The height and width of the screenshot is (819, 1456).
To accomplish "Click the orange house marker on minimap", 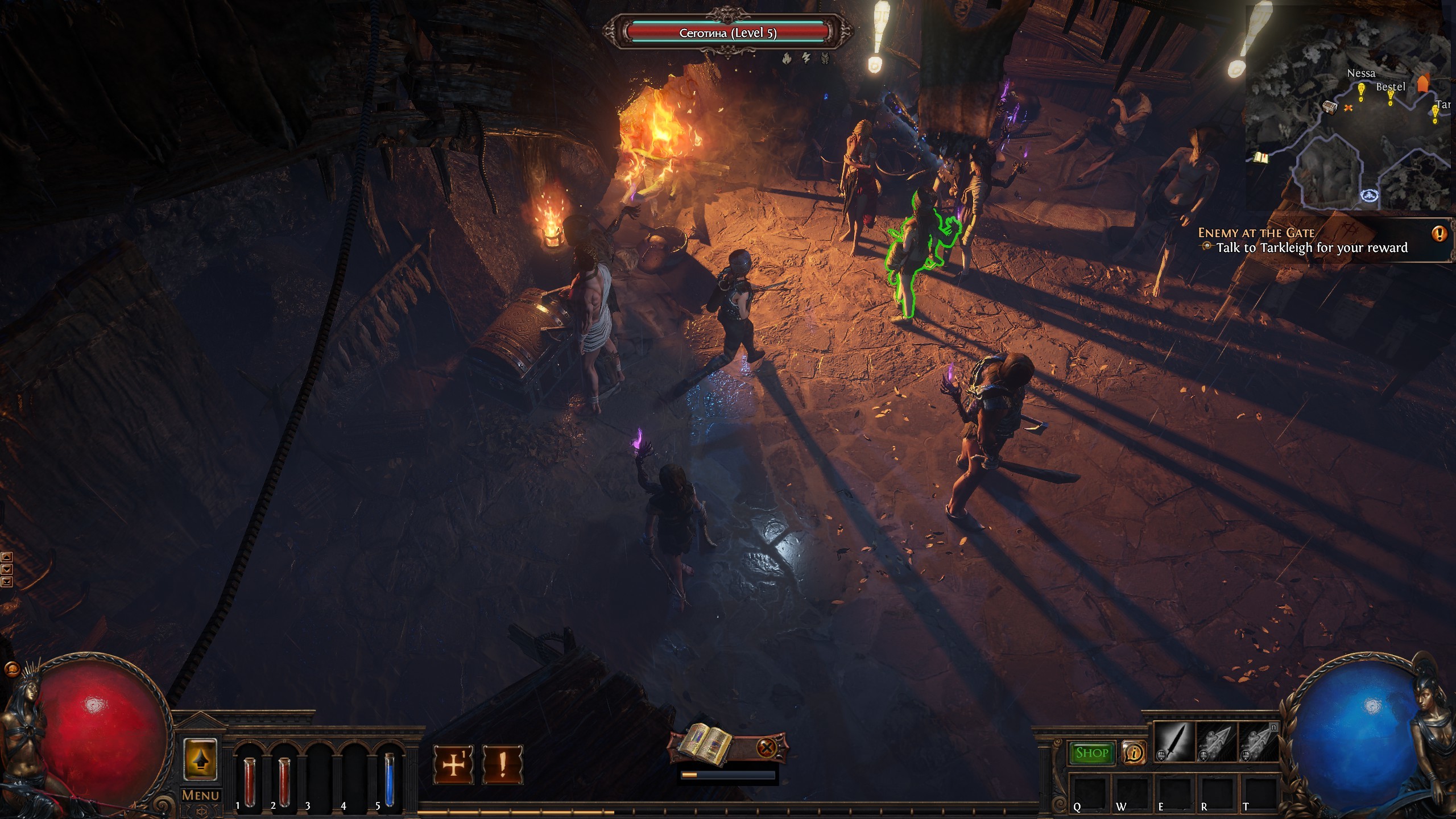I will point(1423,84).
